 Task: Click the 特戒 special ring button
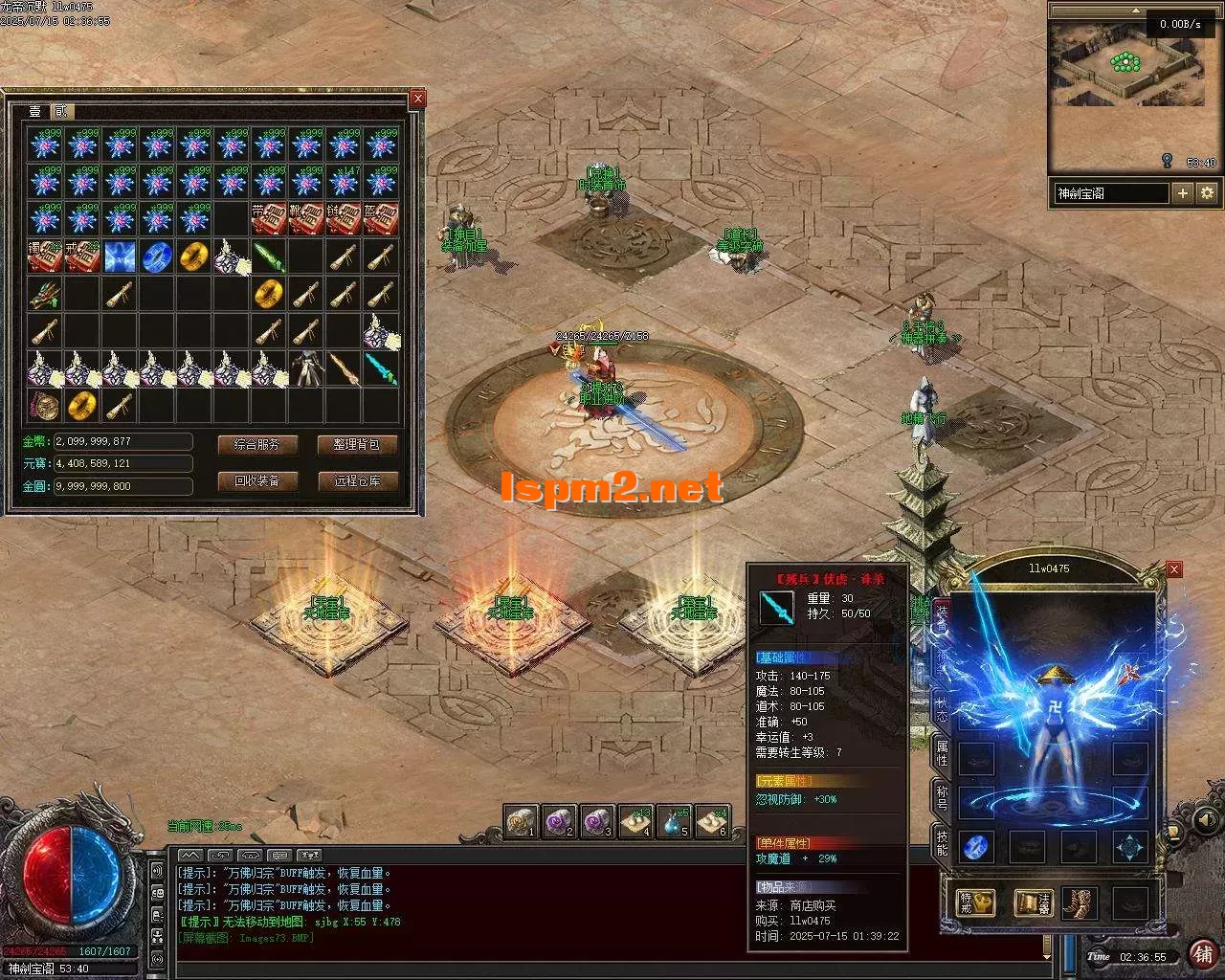tap(976, 902)
